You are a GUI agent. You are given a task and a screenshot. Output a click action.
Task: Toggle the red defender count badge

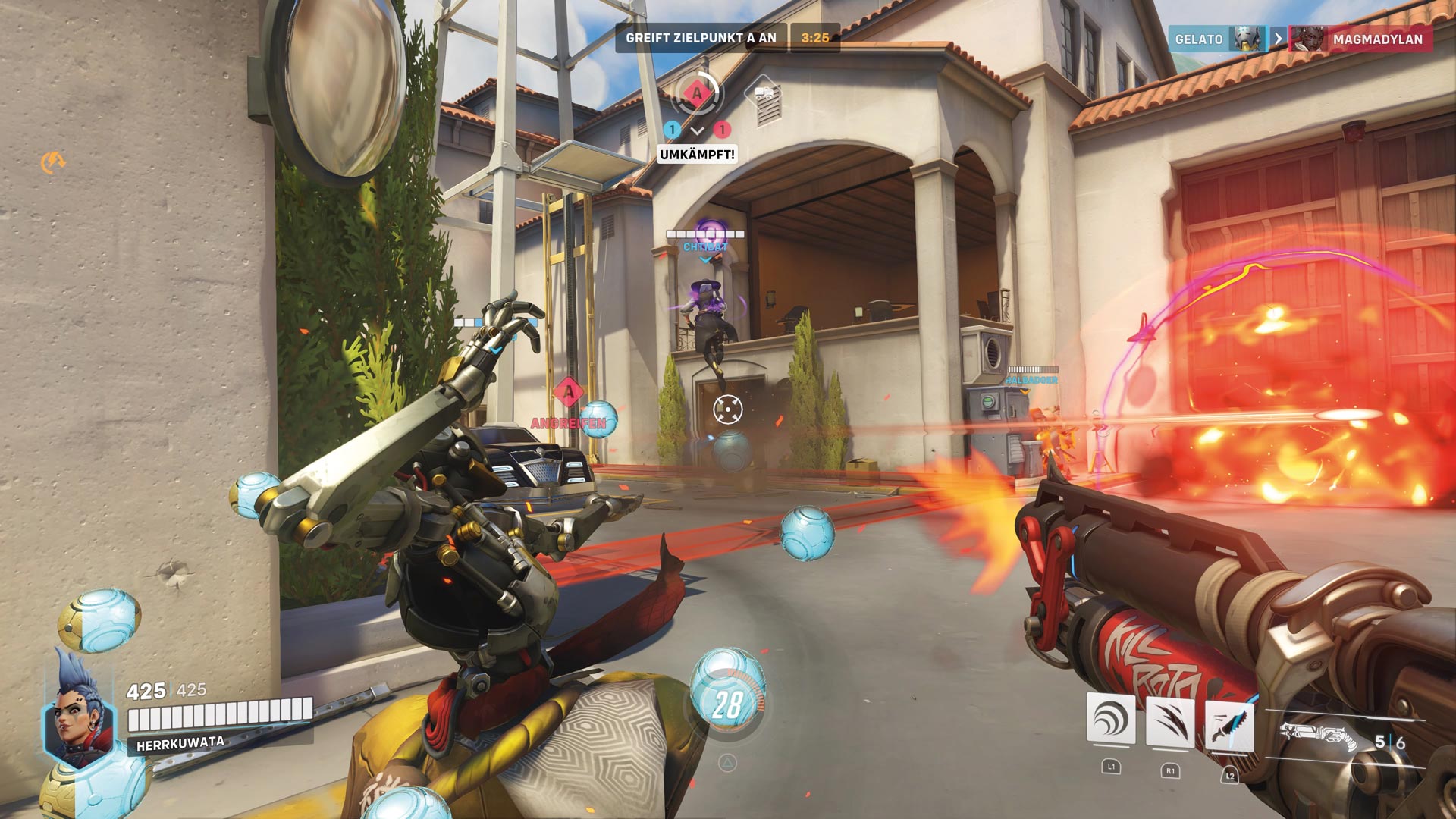click(722, 129)
